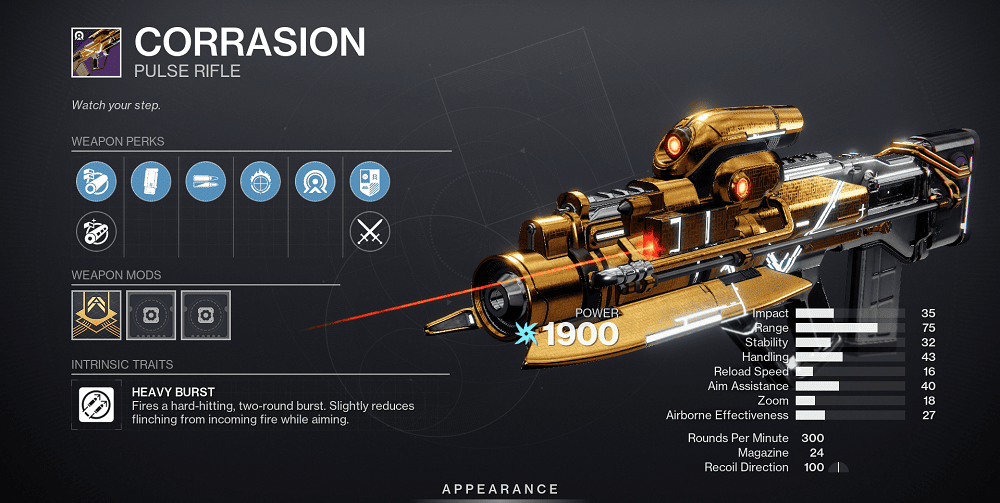Select the magazine perk icon

tap(151, 182)
